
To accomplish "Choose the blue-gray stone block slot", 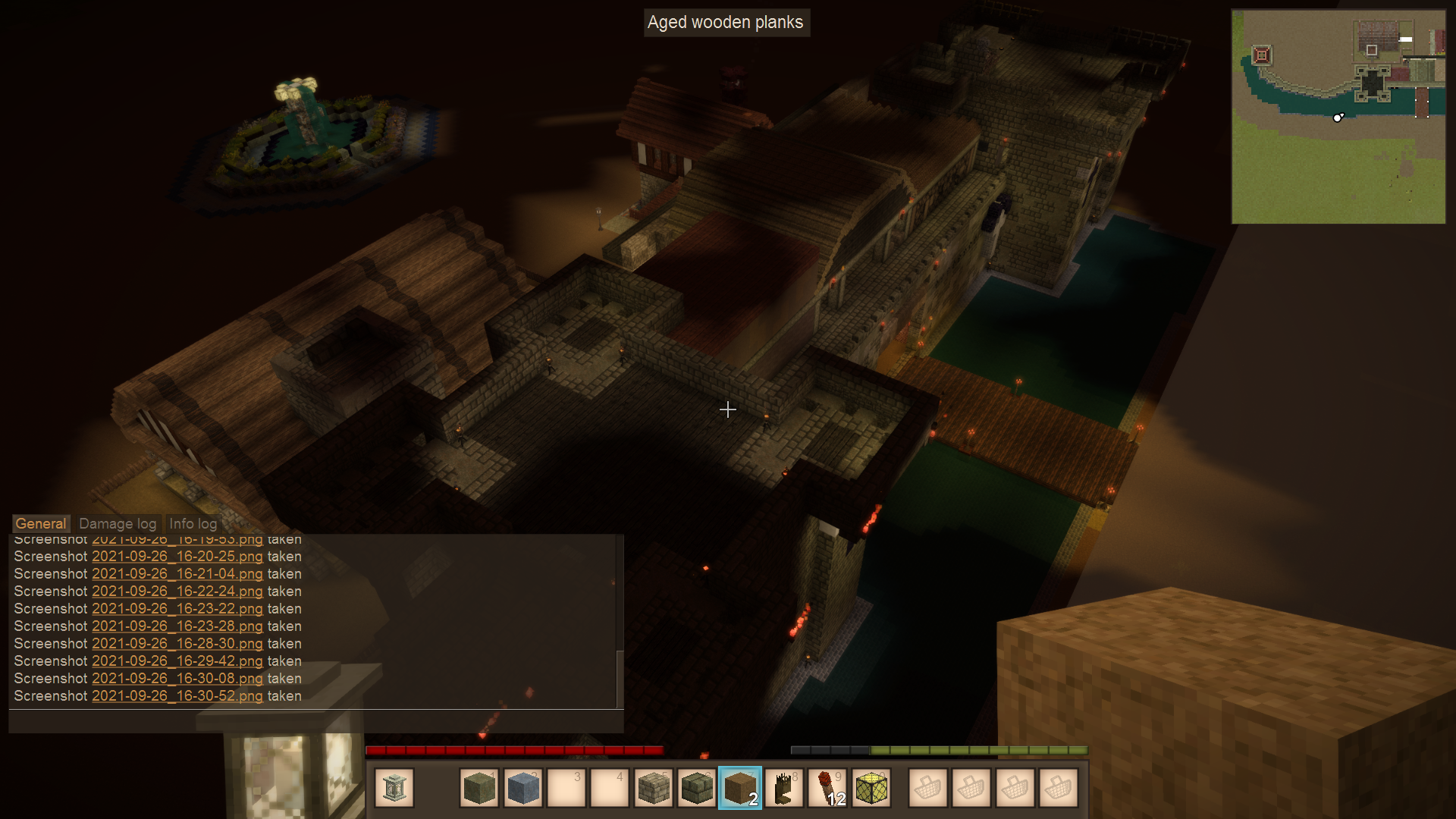I will 522,789.
